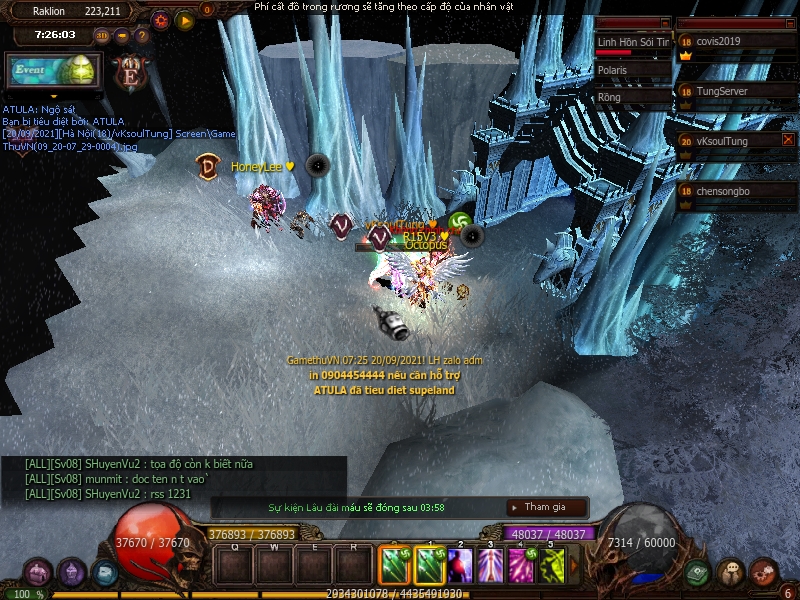Open the chat bubble icon
The width and height of the screenshot is (800, 600).
click(x=731, y=573)
